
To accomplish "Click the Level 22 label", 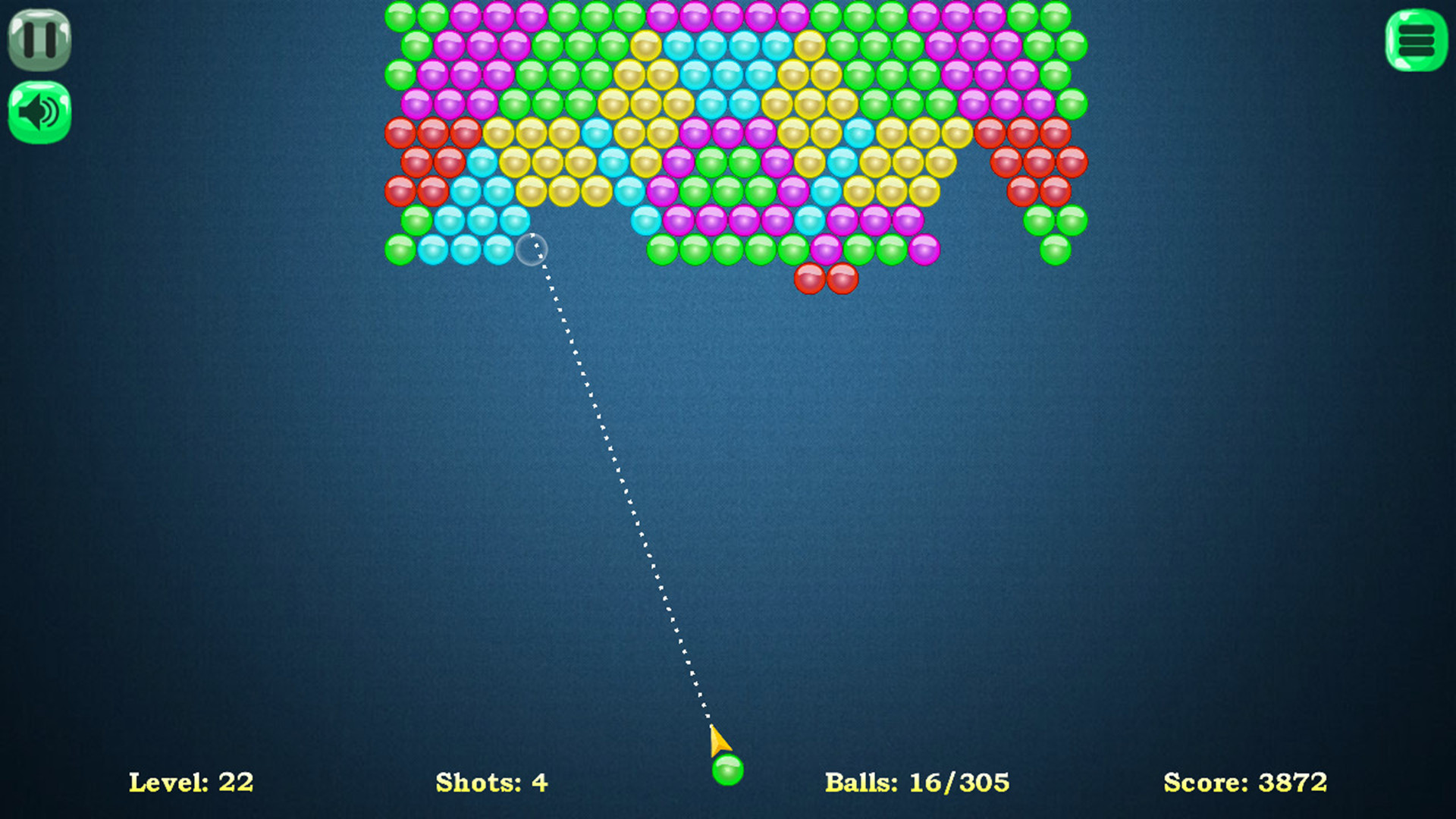I will tap(191, 782).
